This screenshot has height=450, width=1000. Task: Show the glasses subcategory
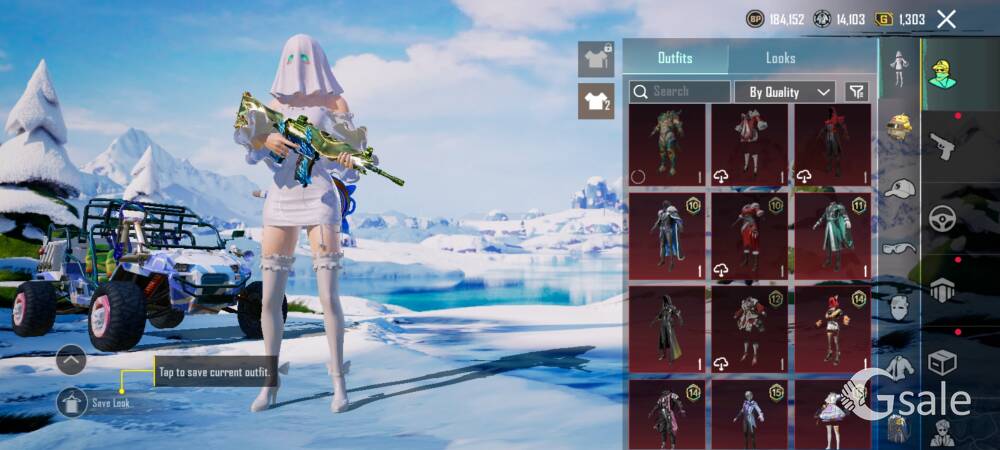(900, 248)
